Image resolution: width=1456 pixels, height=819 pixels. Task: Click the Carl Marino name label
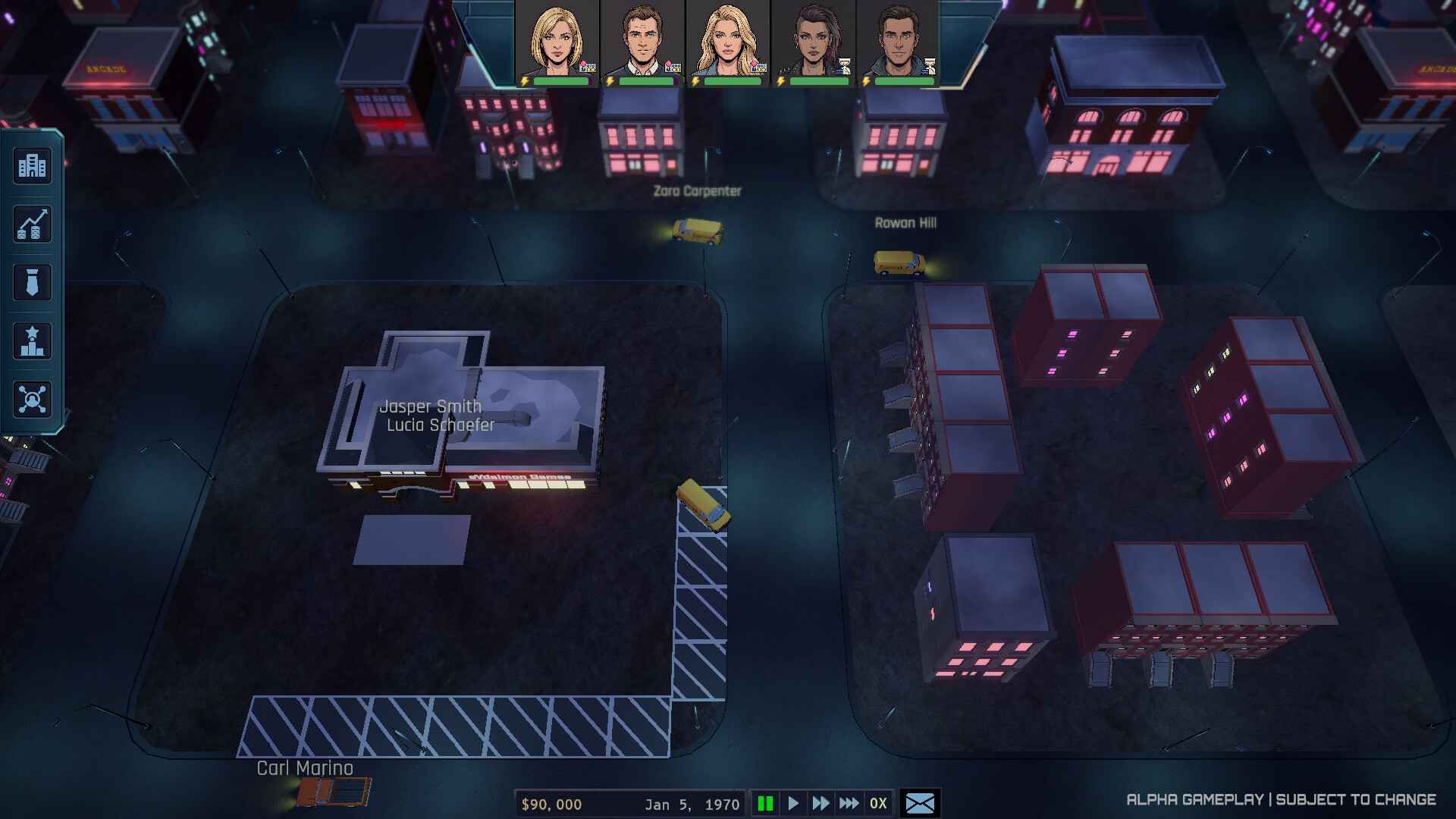coord(303,768)
